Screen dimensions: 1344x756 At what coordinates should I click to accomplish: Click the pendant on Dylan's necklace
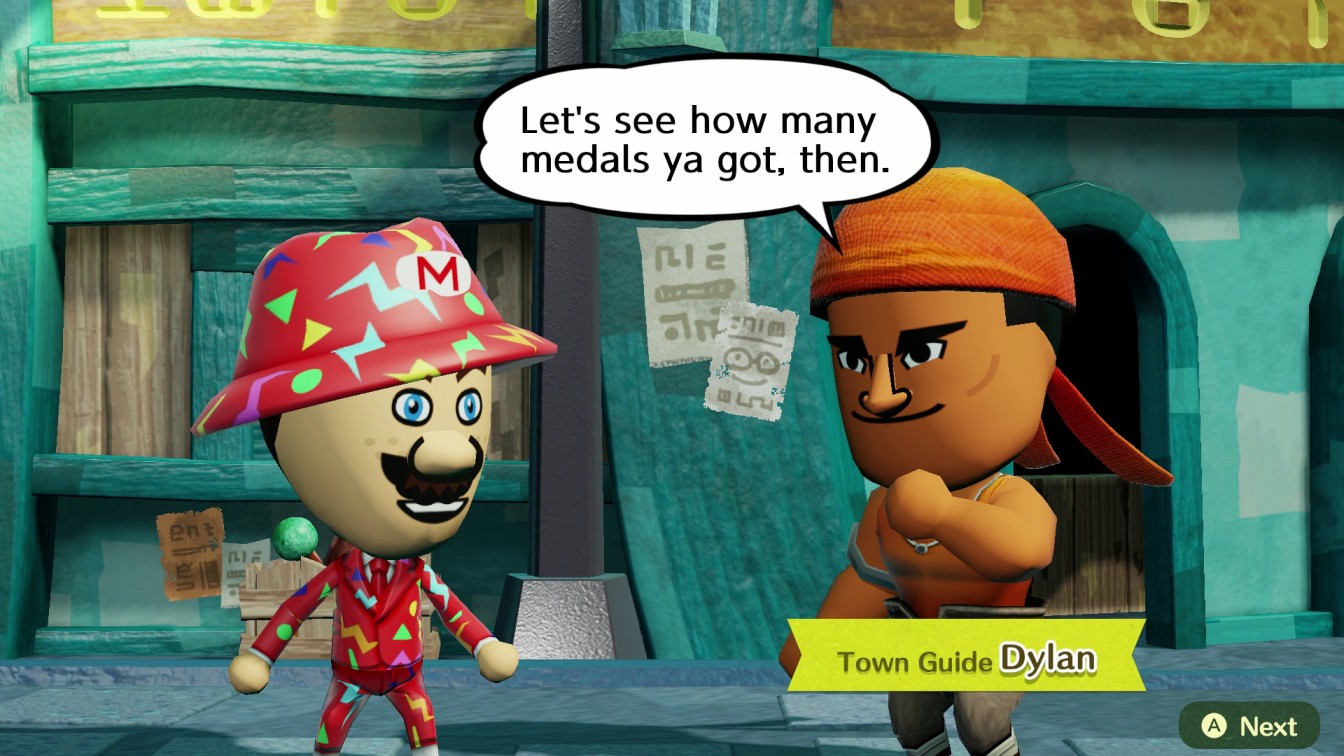920,548
